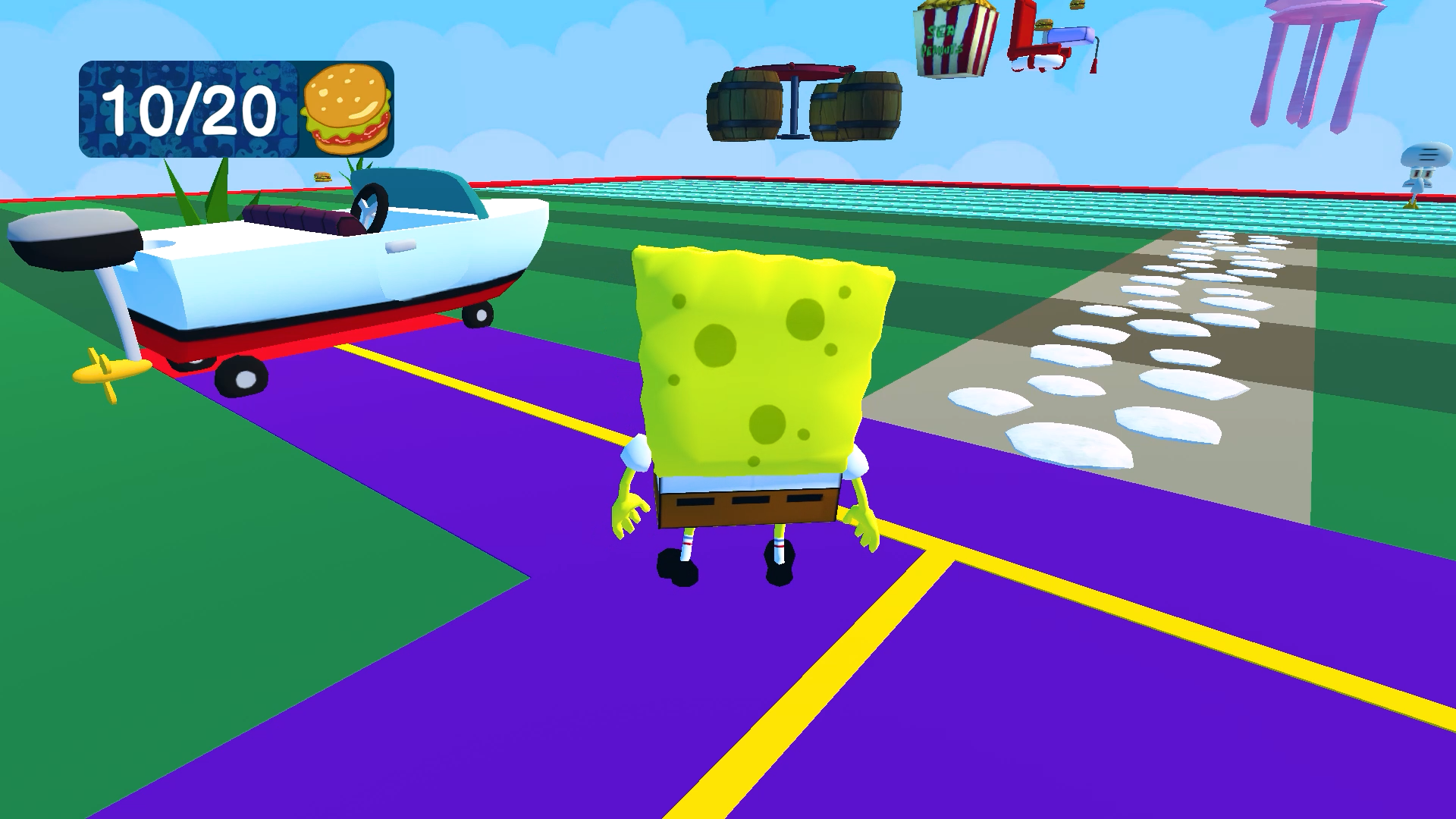1456x819 pixels.
Task: Select the floating burger near the plants
Action: [x=322, y=177]
